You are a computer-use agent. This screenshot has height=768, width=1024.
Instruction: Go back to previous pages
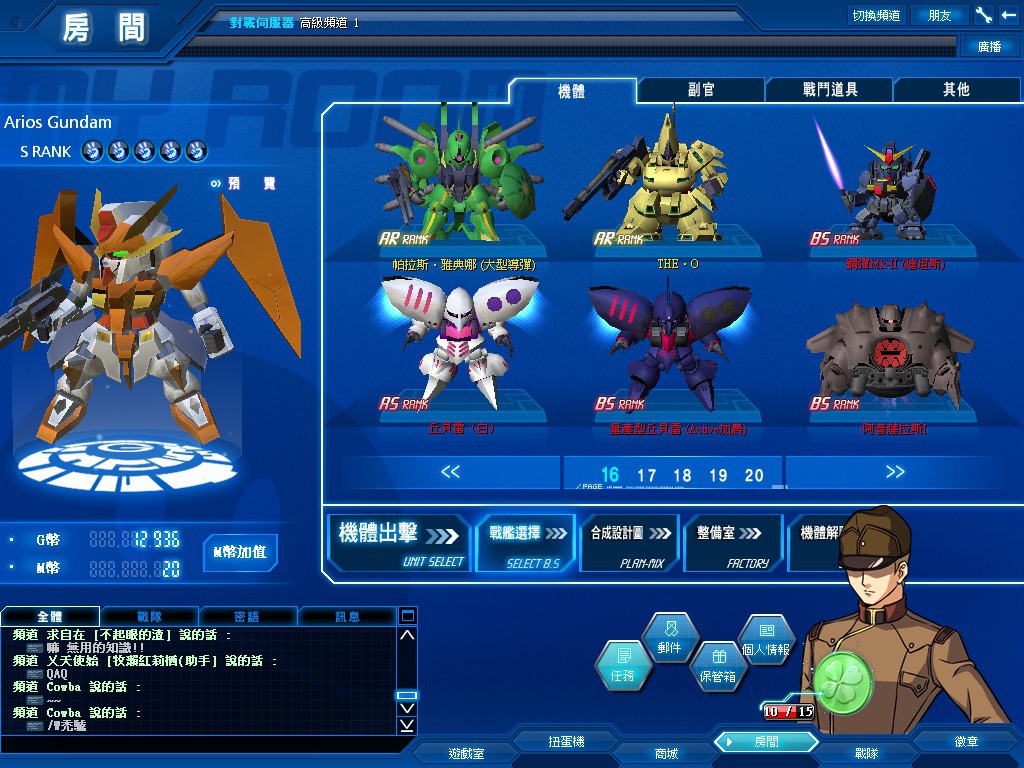tap(450, 472)
